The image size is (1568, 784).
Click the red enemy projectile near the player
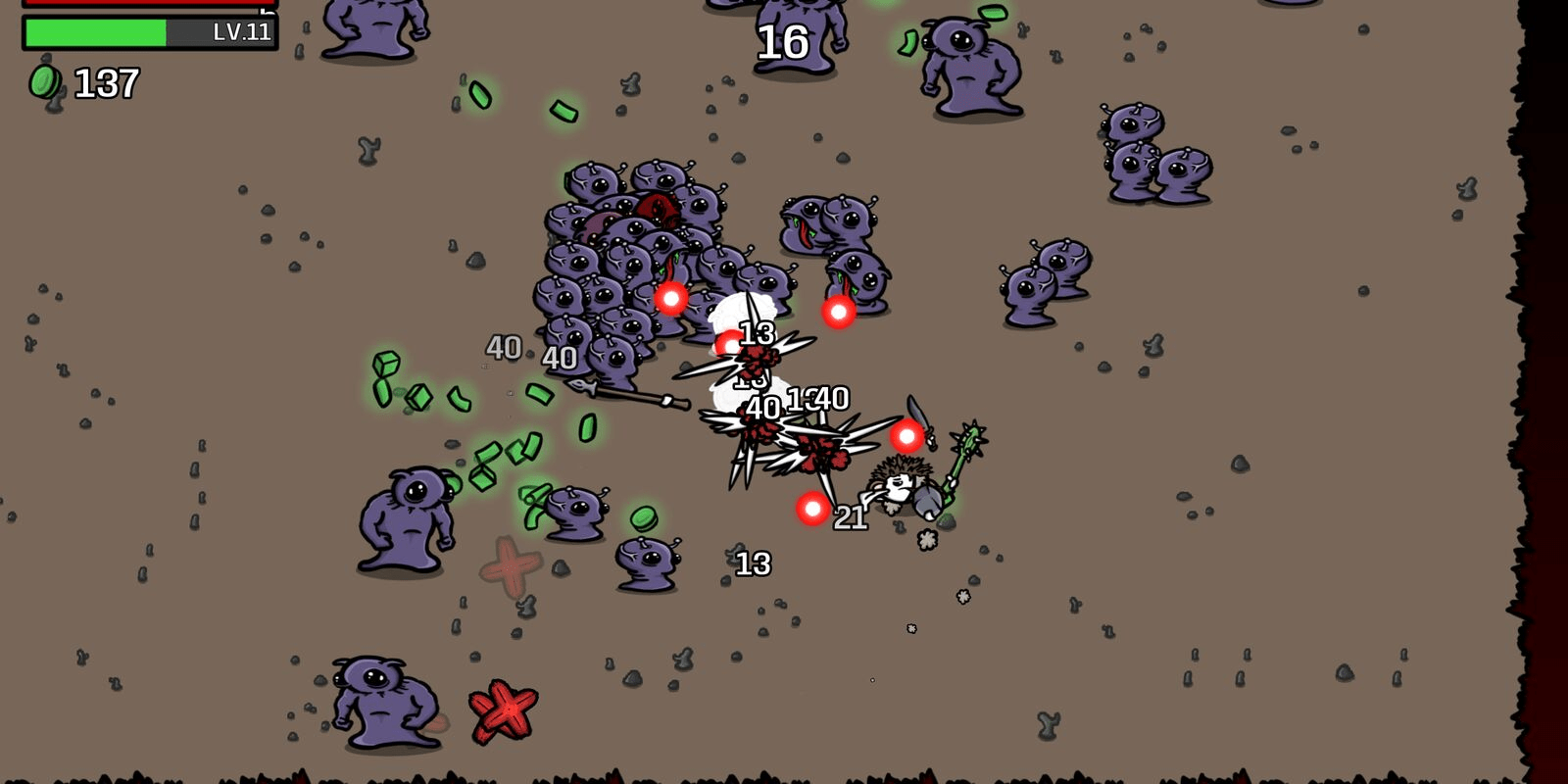click(x=811, y=510)
